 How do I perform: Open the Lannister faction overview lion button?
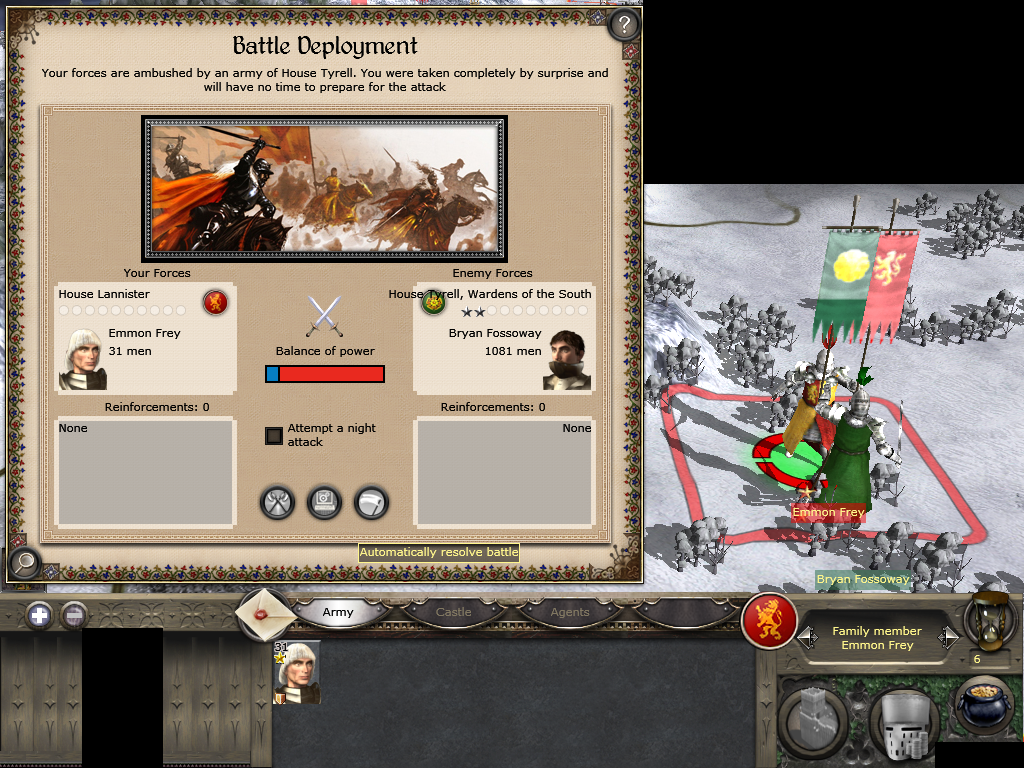tap(769, 623)
